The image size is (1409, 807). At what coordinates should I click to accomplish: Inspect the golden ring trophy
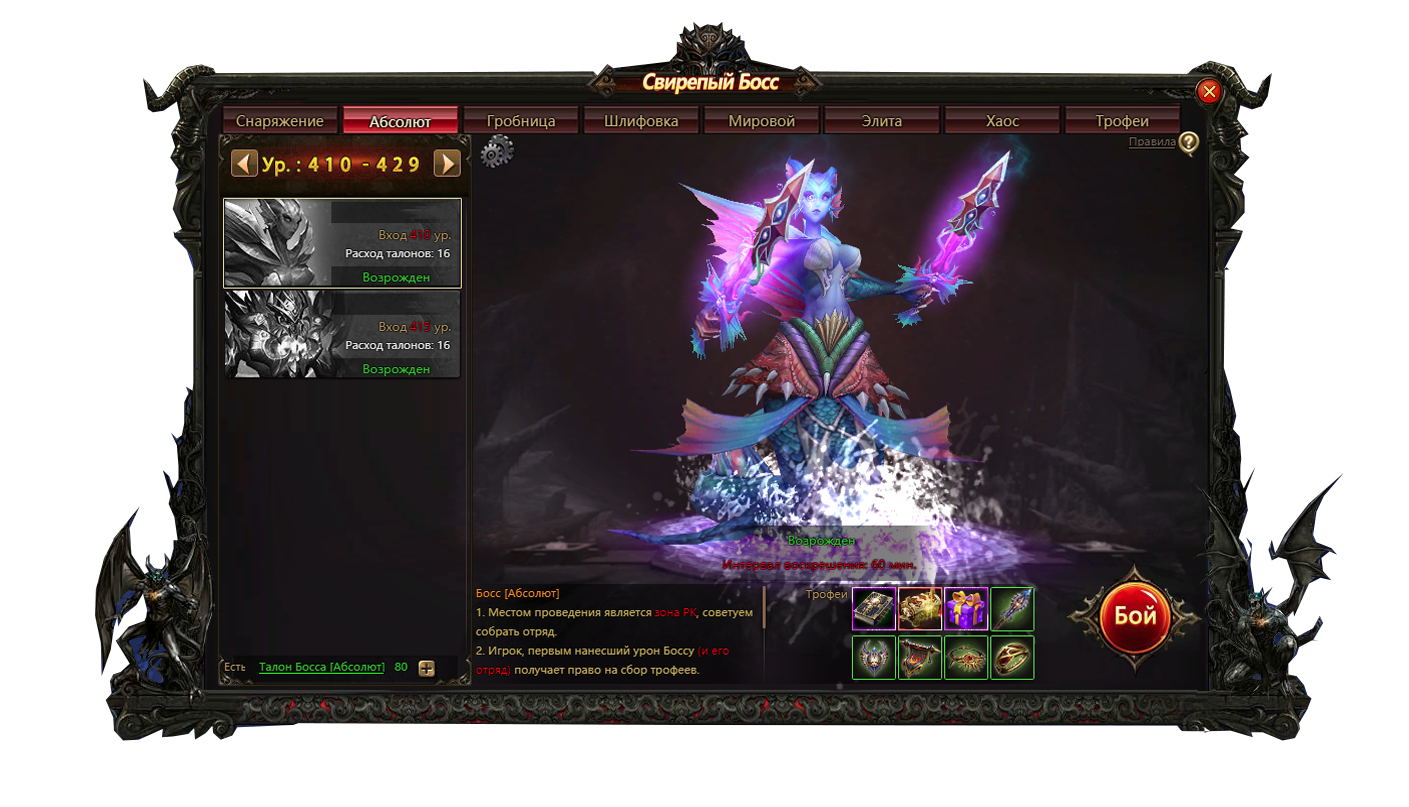coord(1012,658)
